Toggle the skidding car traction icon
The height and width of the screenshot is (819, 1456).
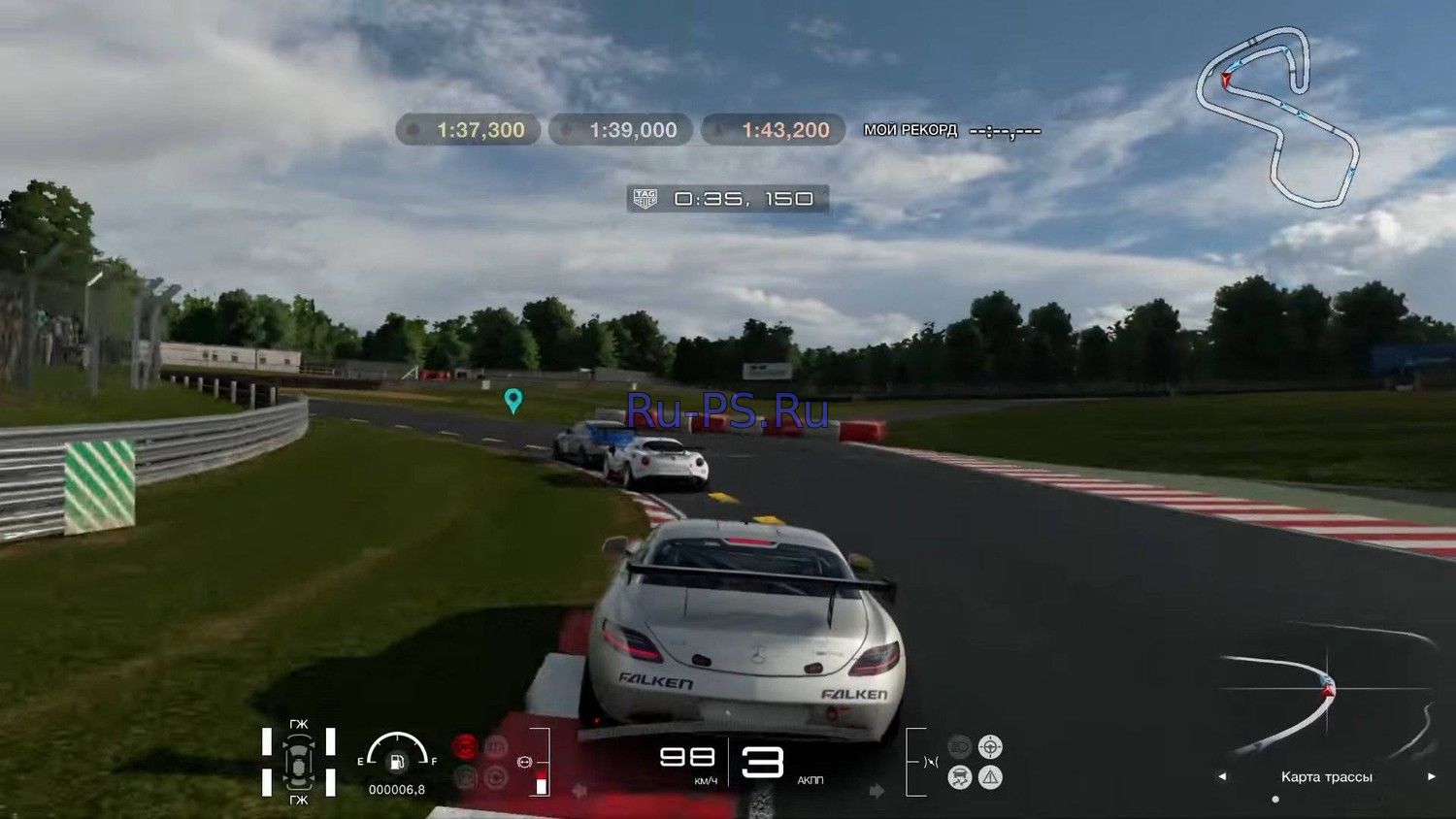coord(959,777)
